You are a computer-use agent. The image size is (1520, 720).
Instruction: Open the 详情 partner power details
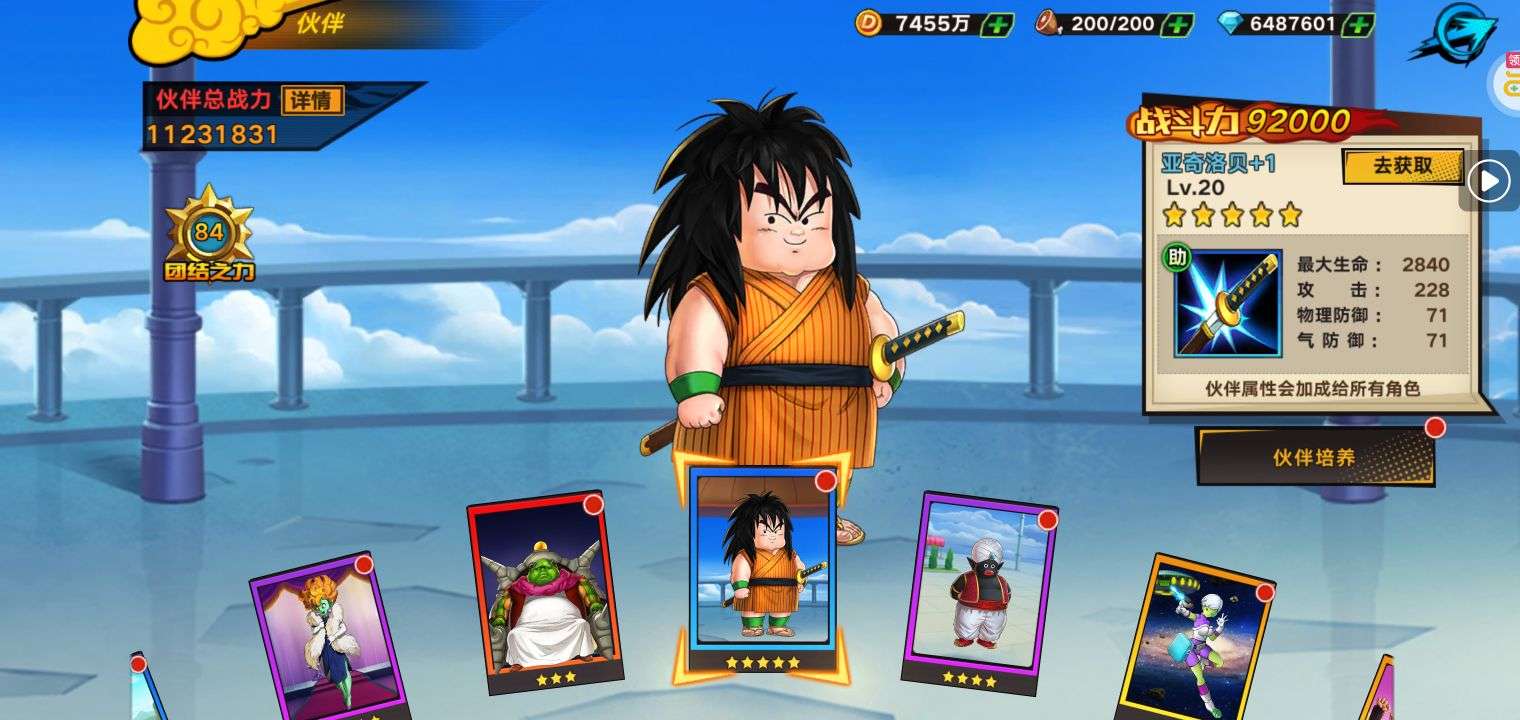pos(313,100)
